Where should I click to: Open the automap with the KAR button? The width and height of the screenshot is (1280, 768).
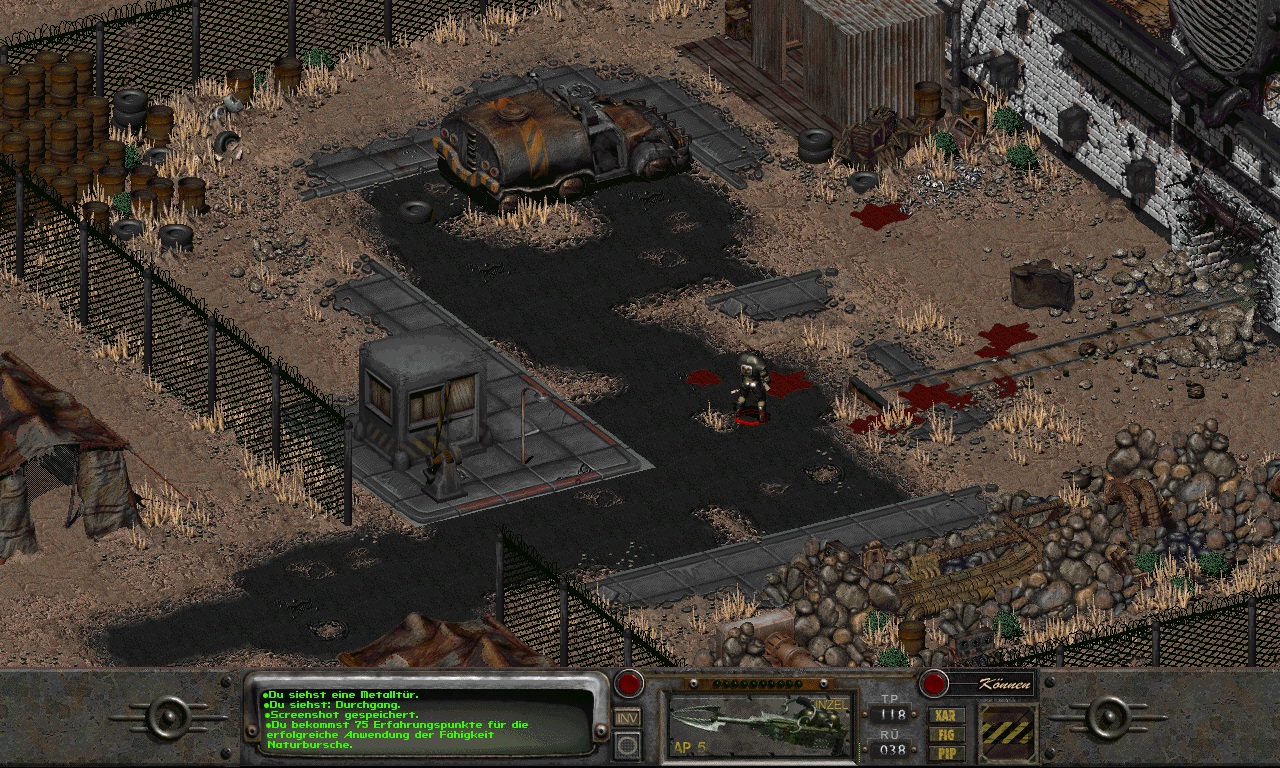946,716
